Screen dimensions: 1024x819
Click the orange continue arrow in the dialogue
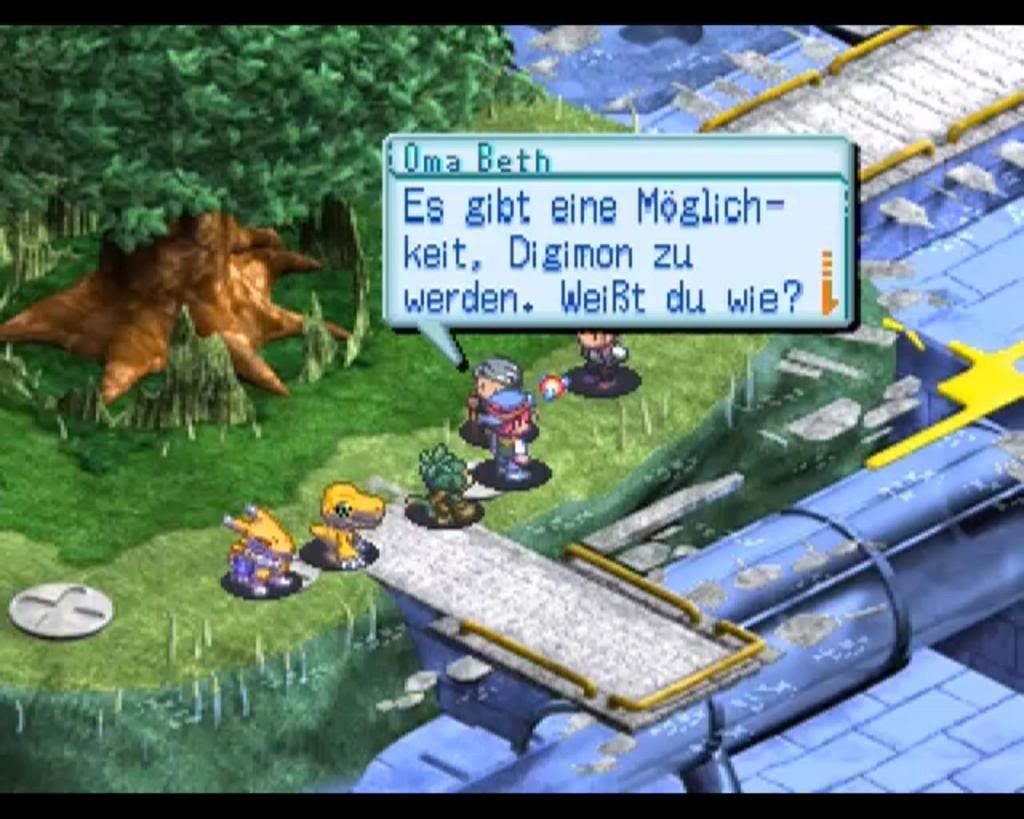click(828, 284)
